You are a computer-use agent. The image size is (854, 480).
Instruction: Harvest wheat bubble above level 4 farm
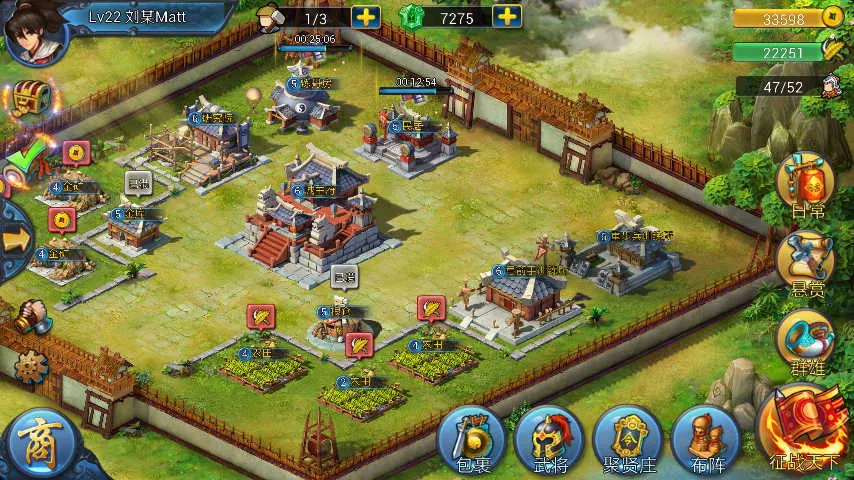point(260,317)
